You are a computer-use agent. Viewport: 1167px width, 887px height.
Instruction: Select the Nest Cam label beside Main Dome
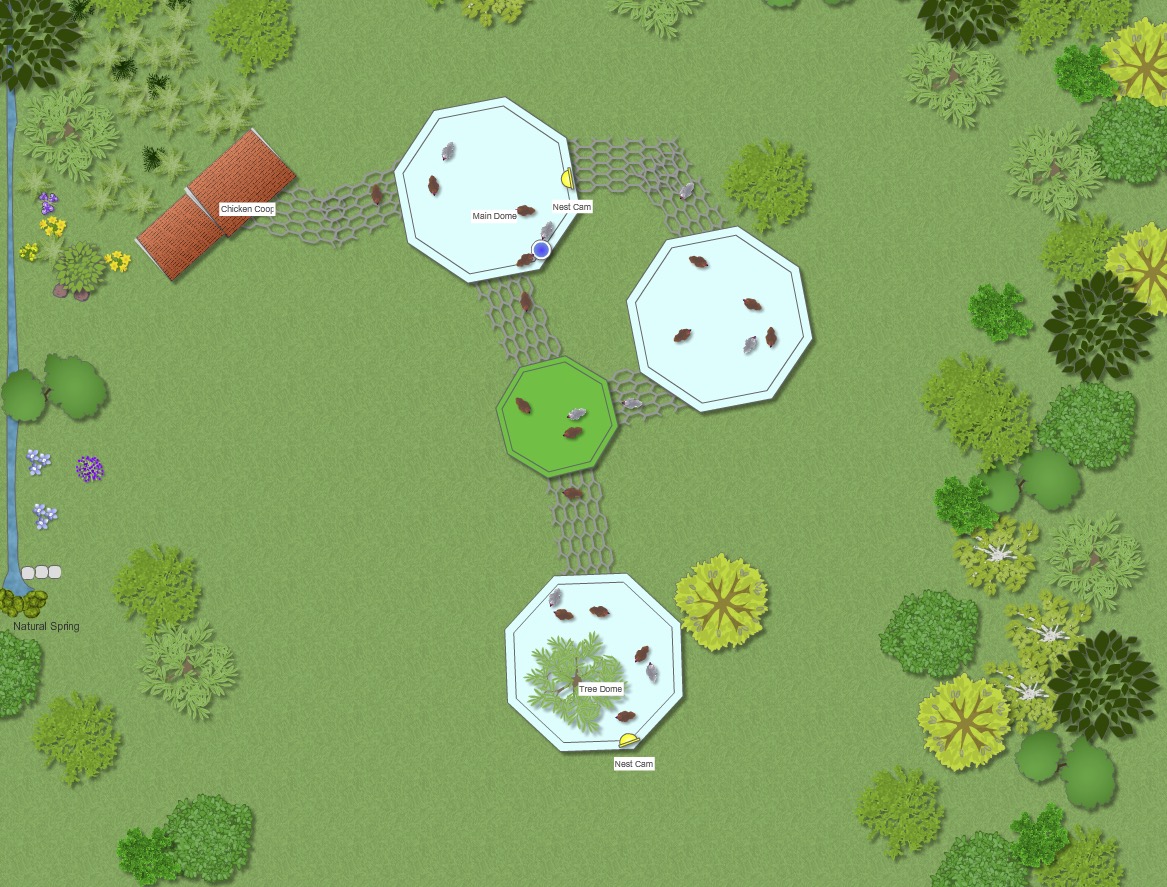point(572,207)
